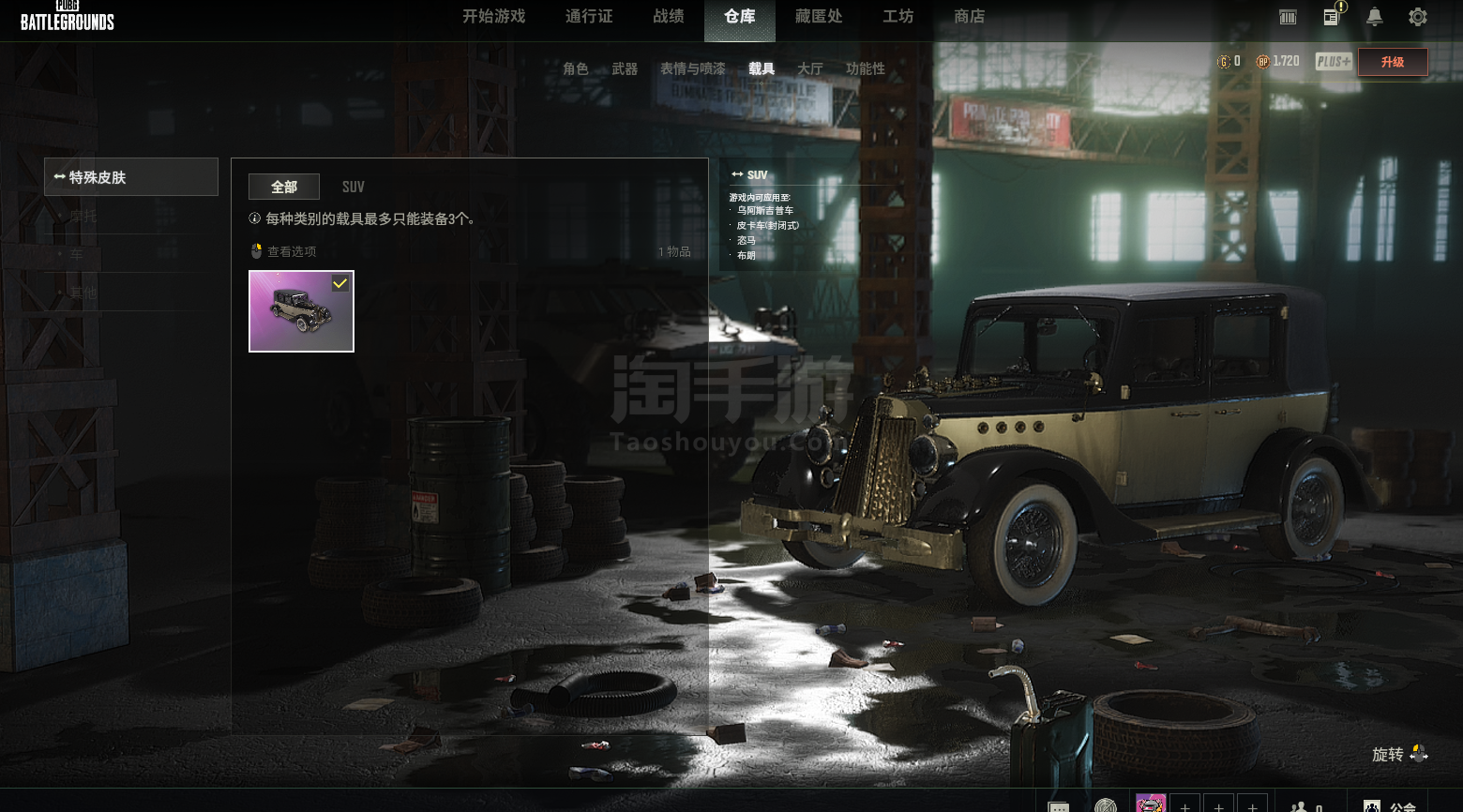This screenshot has width=1463, height=812.
Task: Switch to the 角色 character tab
Action: (x=575, y=68)
